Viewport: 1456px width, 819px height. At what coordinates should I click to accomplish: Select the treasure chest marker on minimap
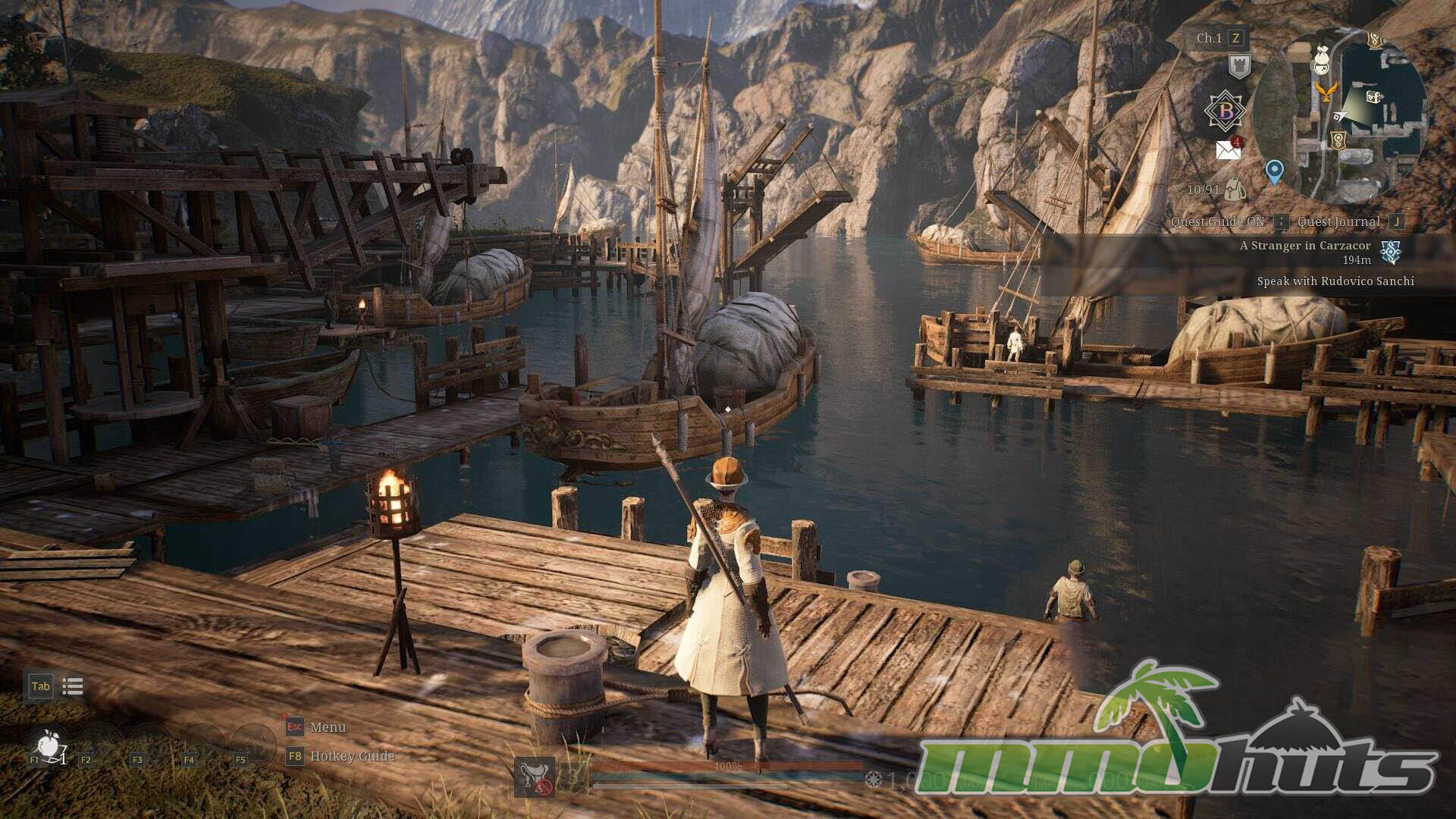point(1374,96)
